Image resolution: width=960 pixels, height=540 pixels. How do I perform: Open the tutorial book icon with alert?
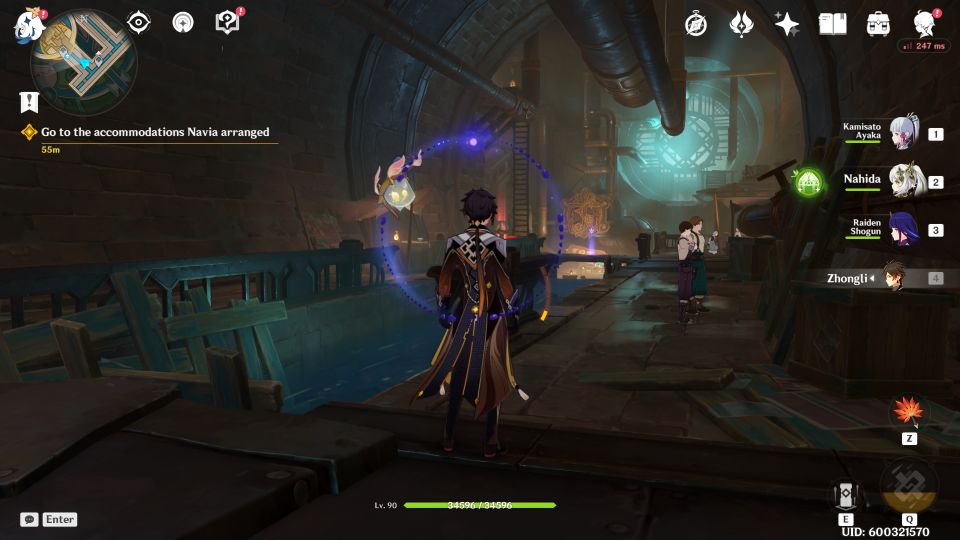click(227, 22)
